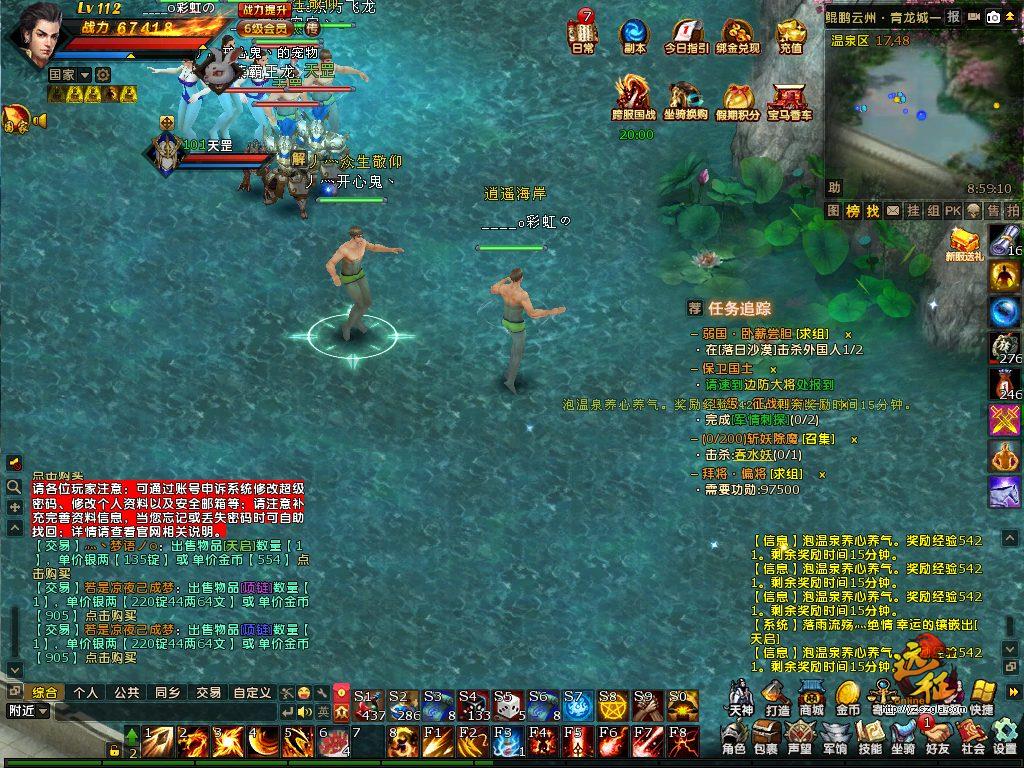Open the 宝马香车 event icon
The width and height of the screenshot is (1024, 768).
point(789,102)
